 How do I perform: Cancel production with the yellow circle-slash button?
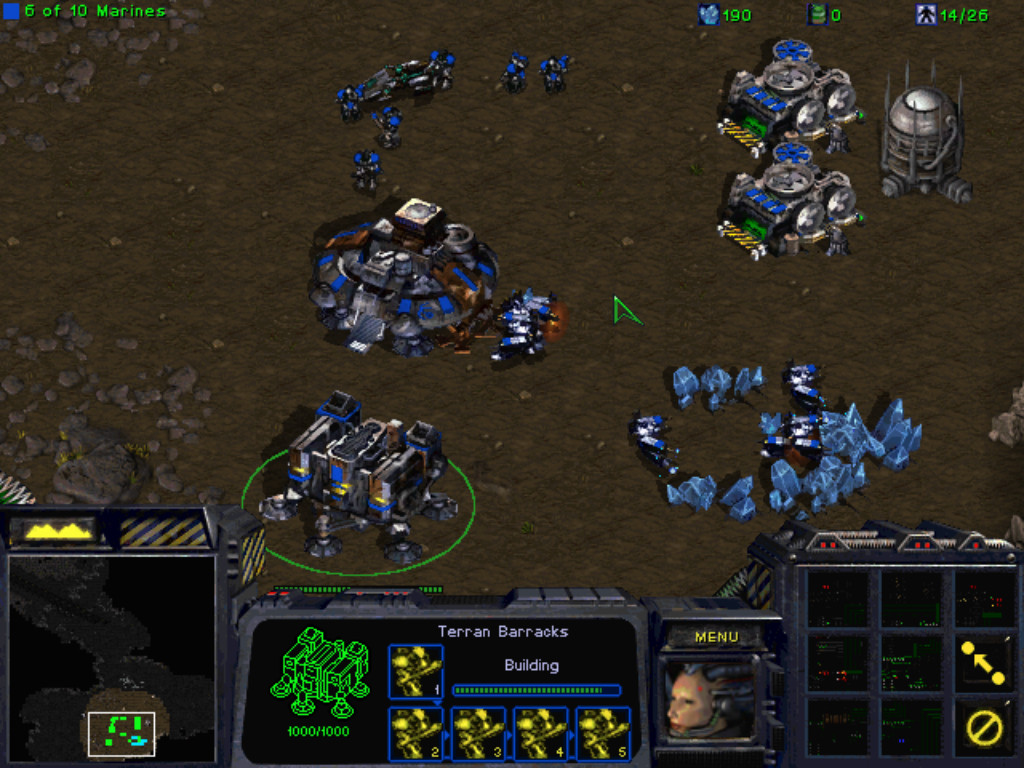982,727
